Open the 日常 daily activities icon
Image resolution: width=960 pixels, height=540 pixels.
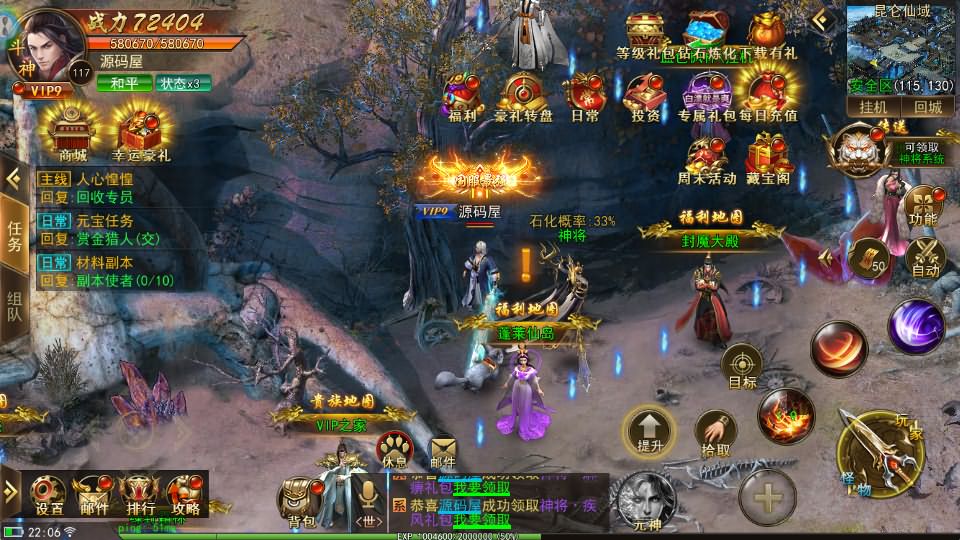click(x=584, y=95)
